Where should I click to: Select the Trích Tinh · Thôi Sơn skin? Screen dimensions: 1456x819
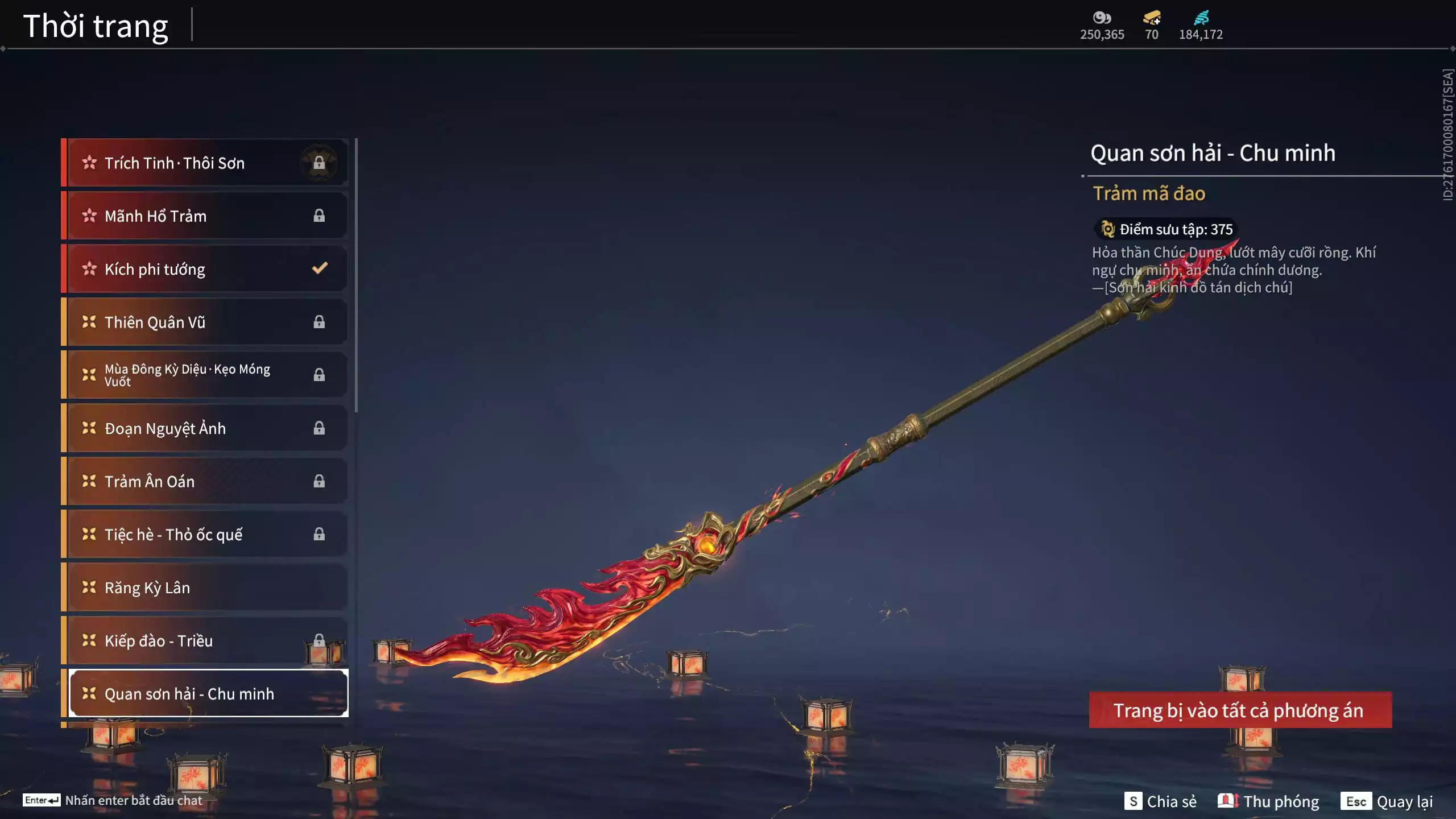click(205, 163)
